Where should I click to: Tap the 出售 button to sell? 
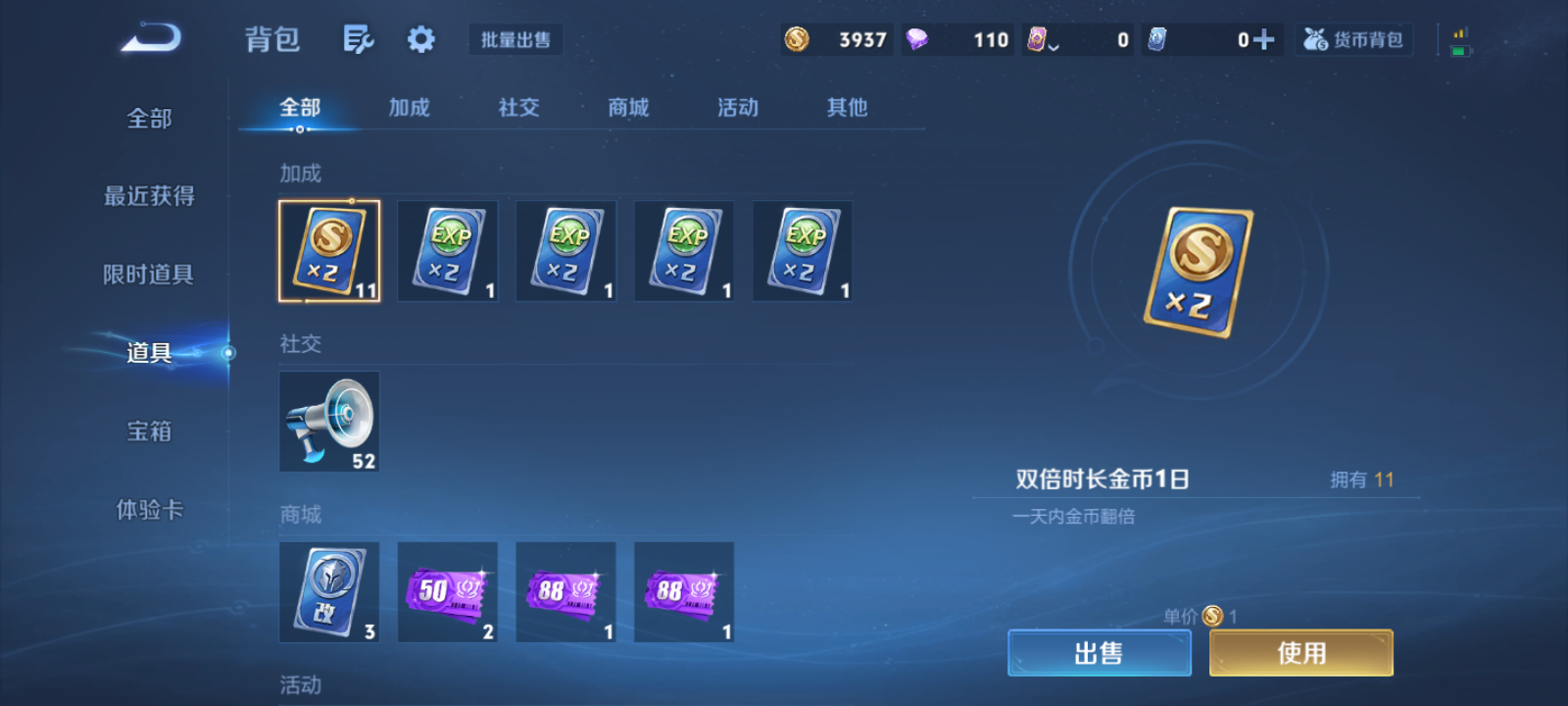pos(1099,651)
